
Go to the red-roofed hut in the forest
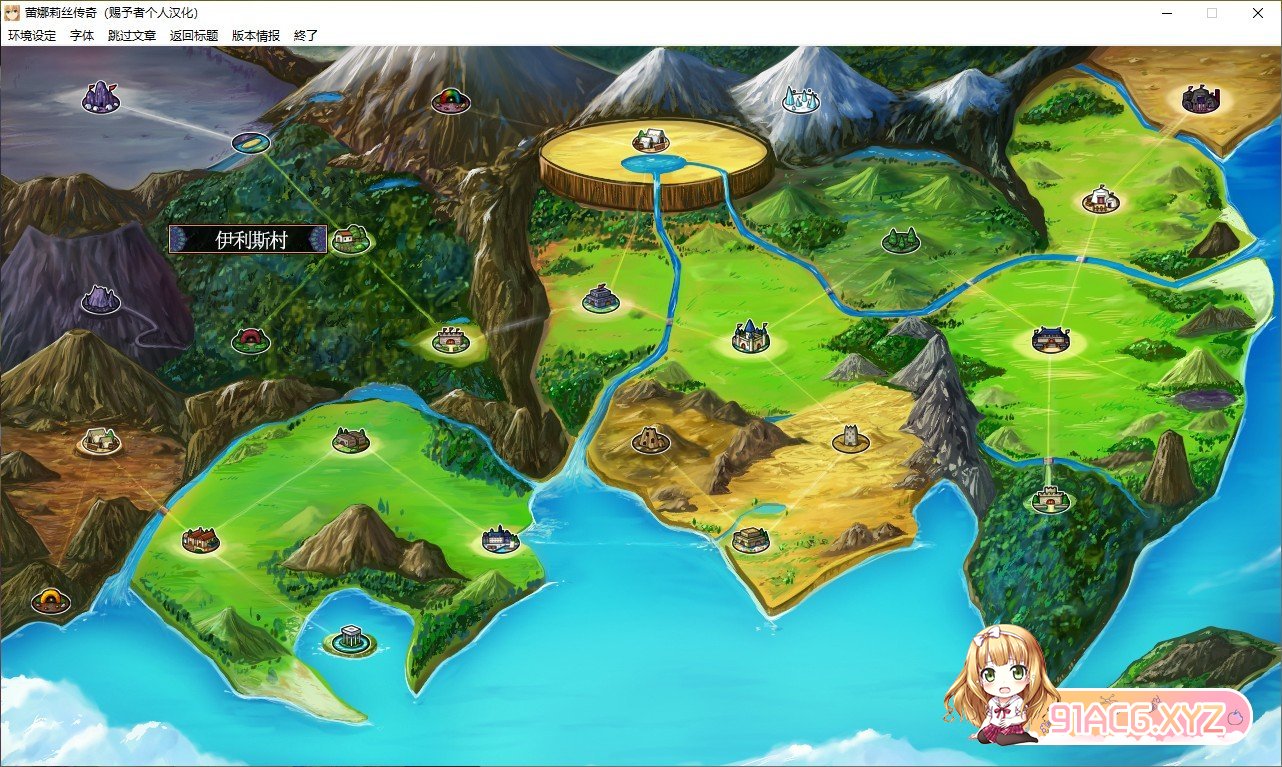point(250,339)
